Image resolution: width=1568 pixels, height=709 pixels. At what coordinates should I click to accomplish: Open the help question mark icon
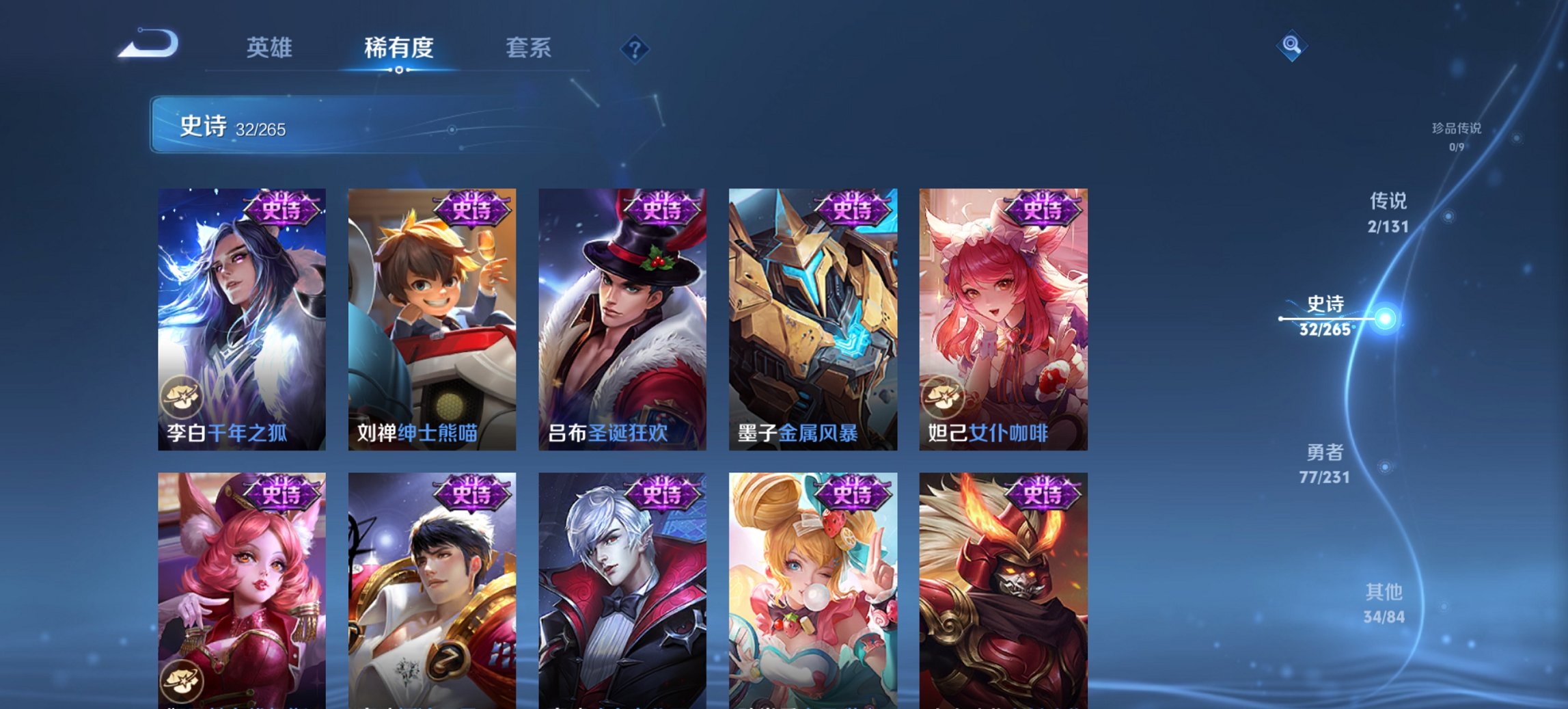634,48
